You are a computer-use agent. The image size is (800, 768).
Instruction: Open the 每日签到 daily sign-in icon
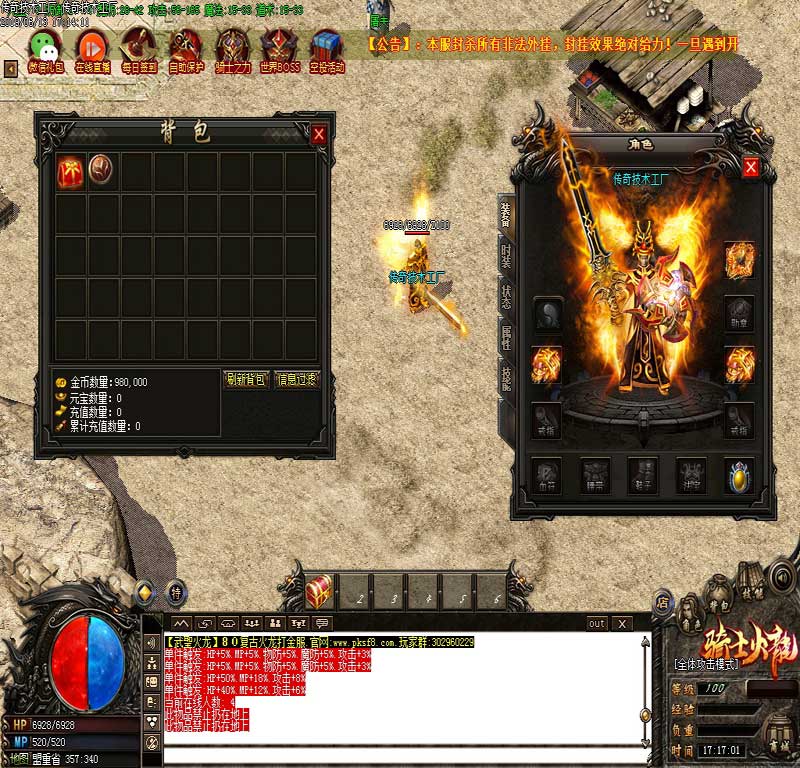[x=138, y=47]
